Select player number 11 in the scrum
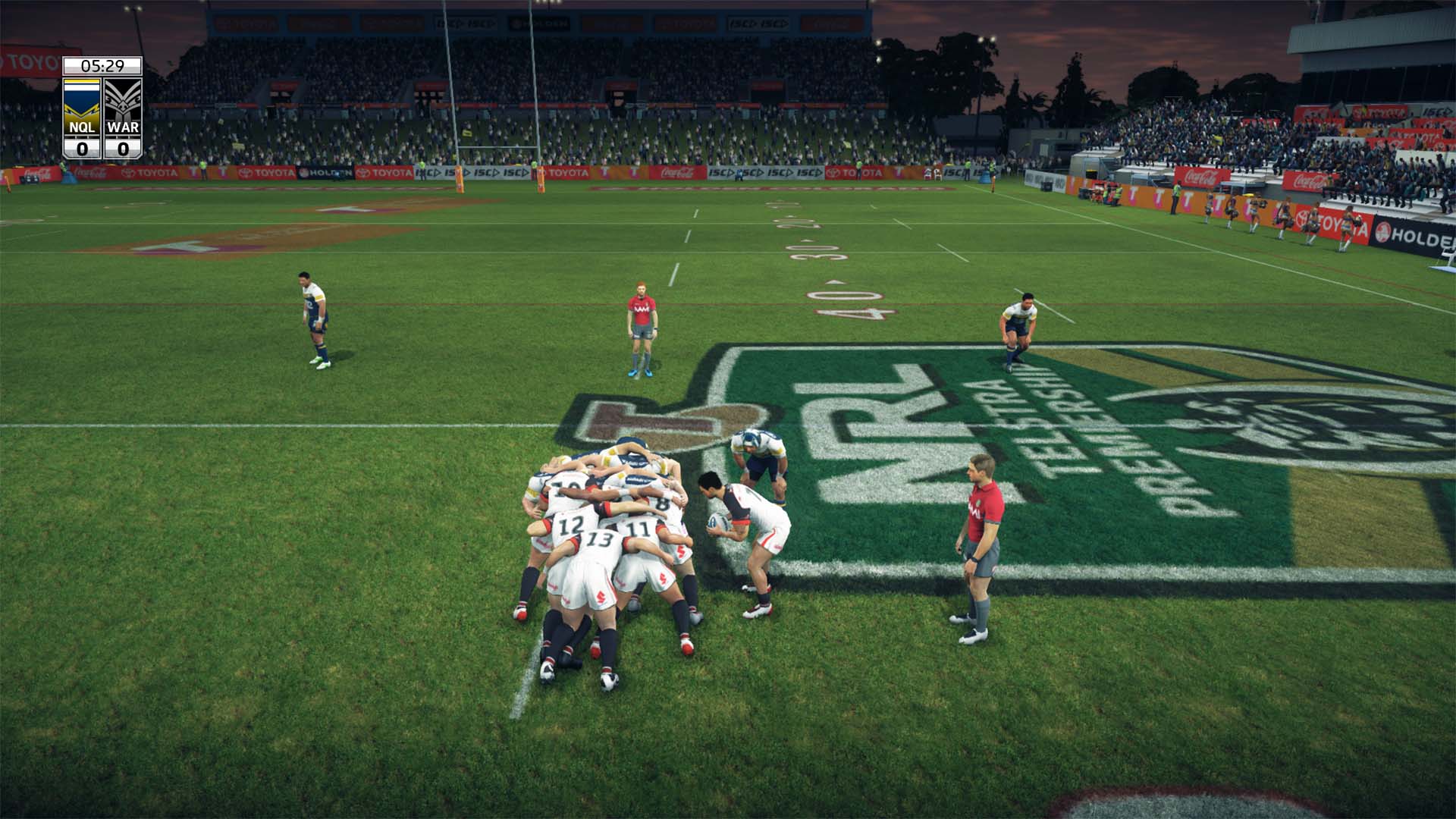Screen dimensions: 1456x819 tap(638, 527)
